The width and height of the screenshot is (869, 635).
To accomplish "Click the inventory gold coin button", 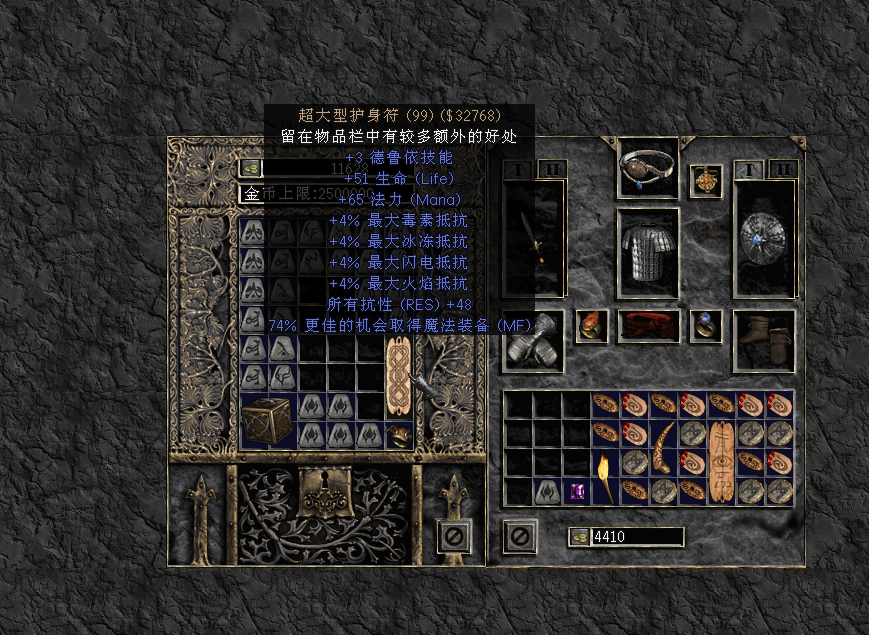I will coord(580,537).
